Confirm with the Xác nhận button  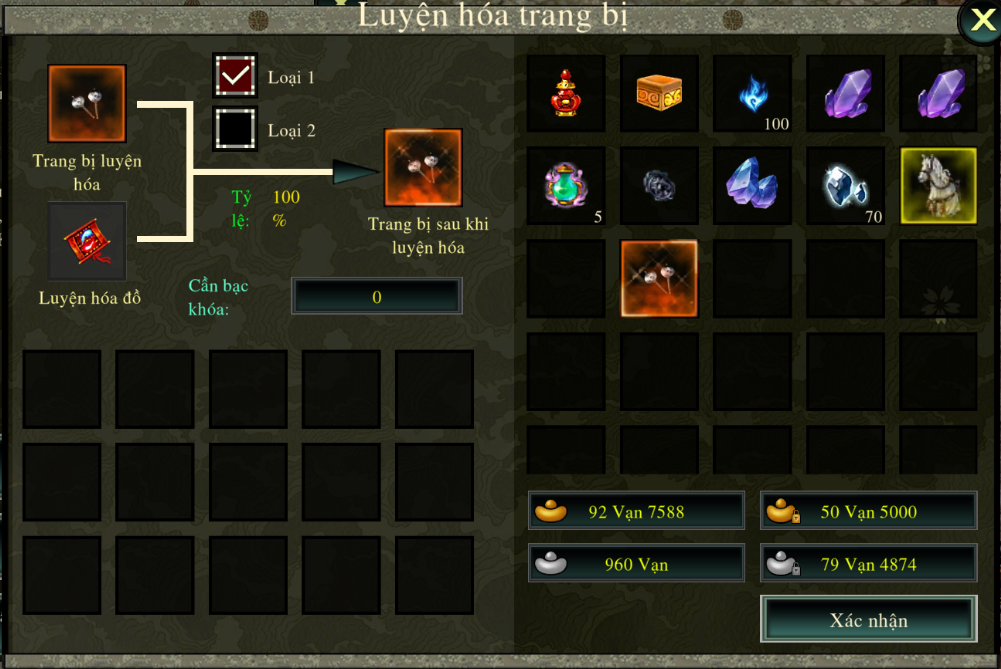tap(868, 620)
